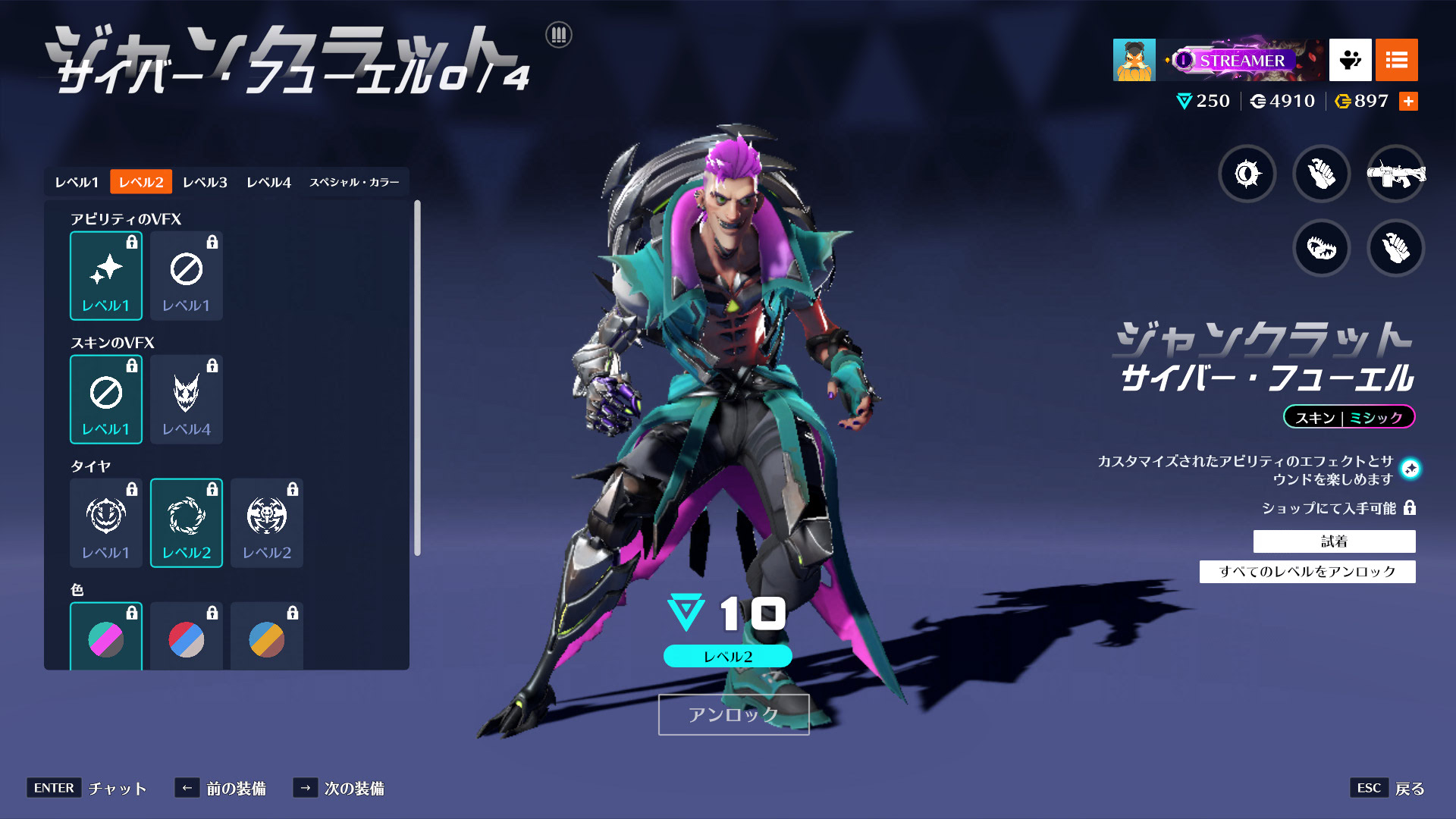The height and width of the screenshot is (819, 1456).
Task: Open the orange list menu button
Action: 1396,60
